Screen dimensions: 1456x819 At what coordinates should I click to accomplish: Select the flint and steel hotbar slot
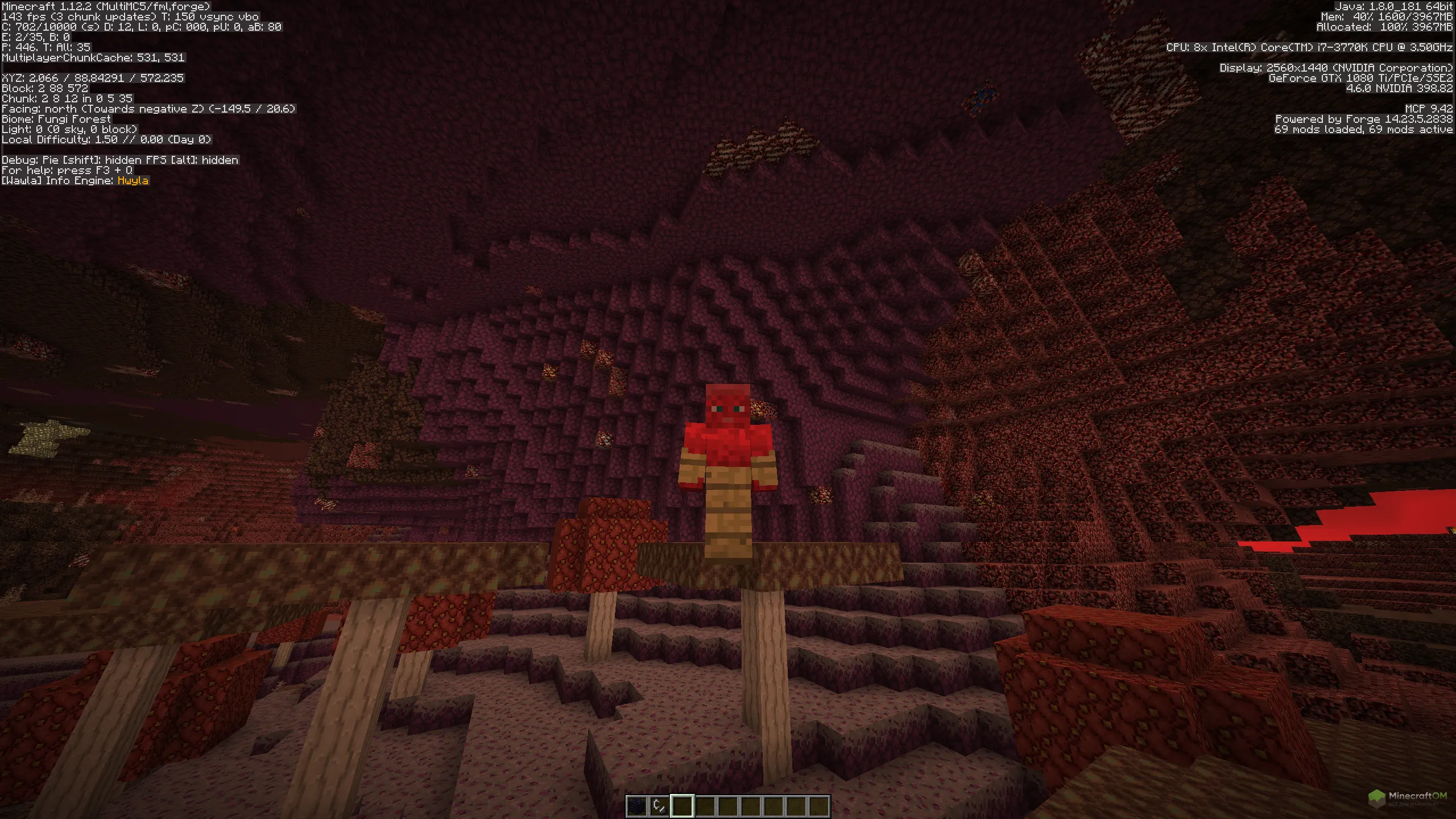pos(659,806)
